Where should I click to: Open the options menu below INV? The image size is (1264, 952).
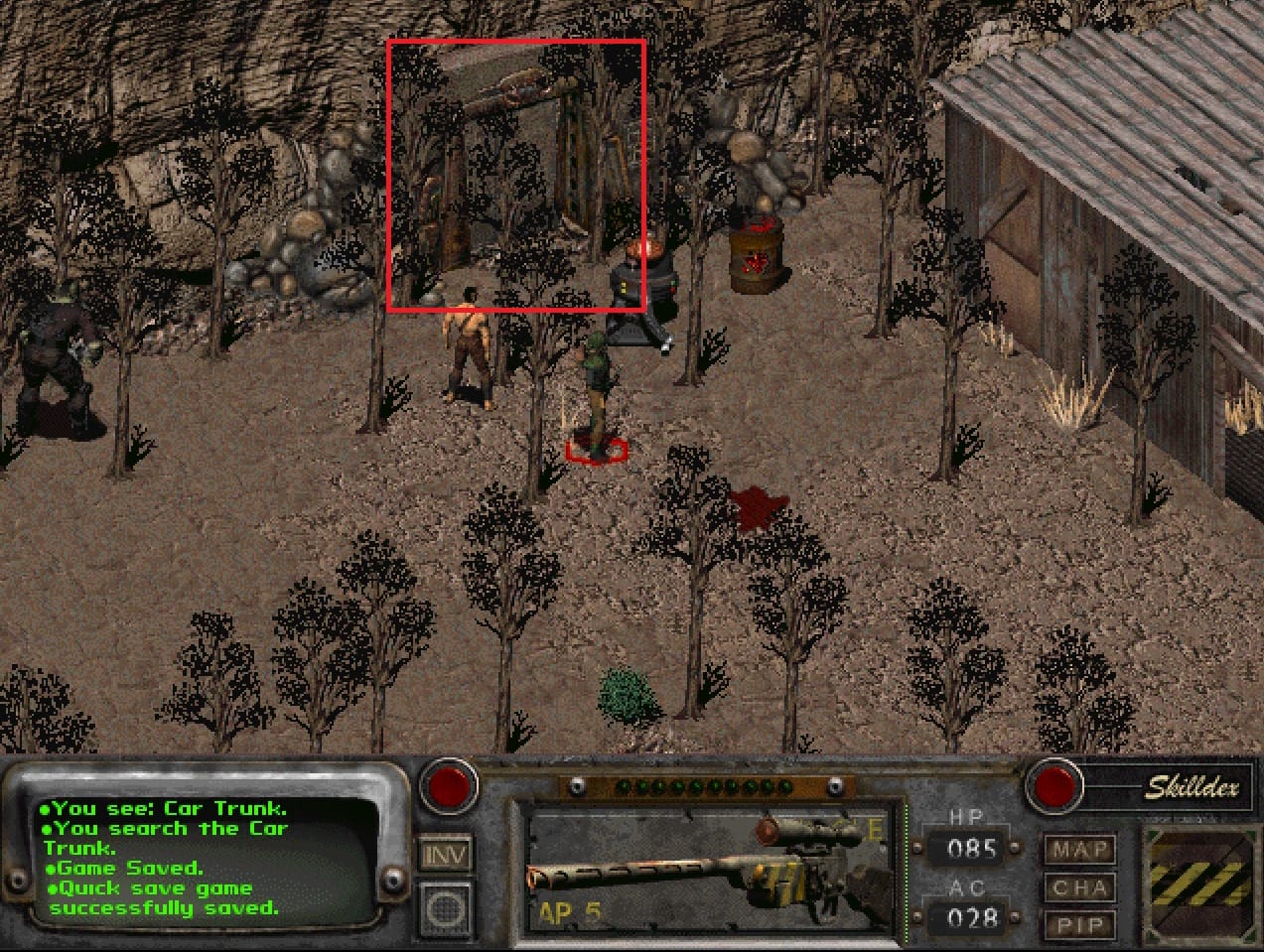coord(445,907)
